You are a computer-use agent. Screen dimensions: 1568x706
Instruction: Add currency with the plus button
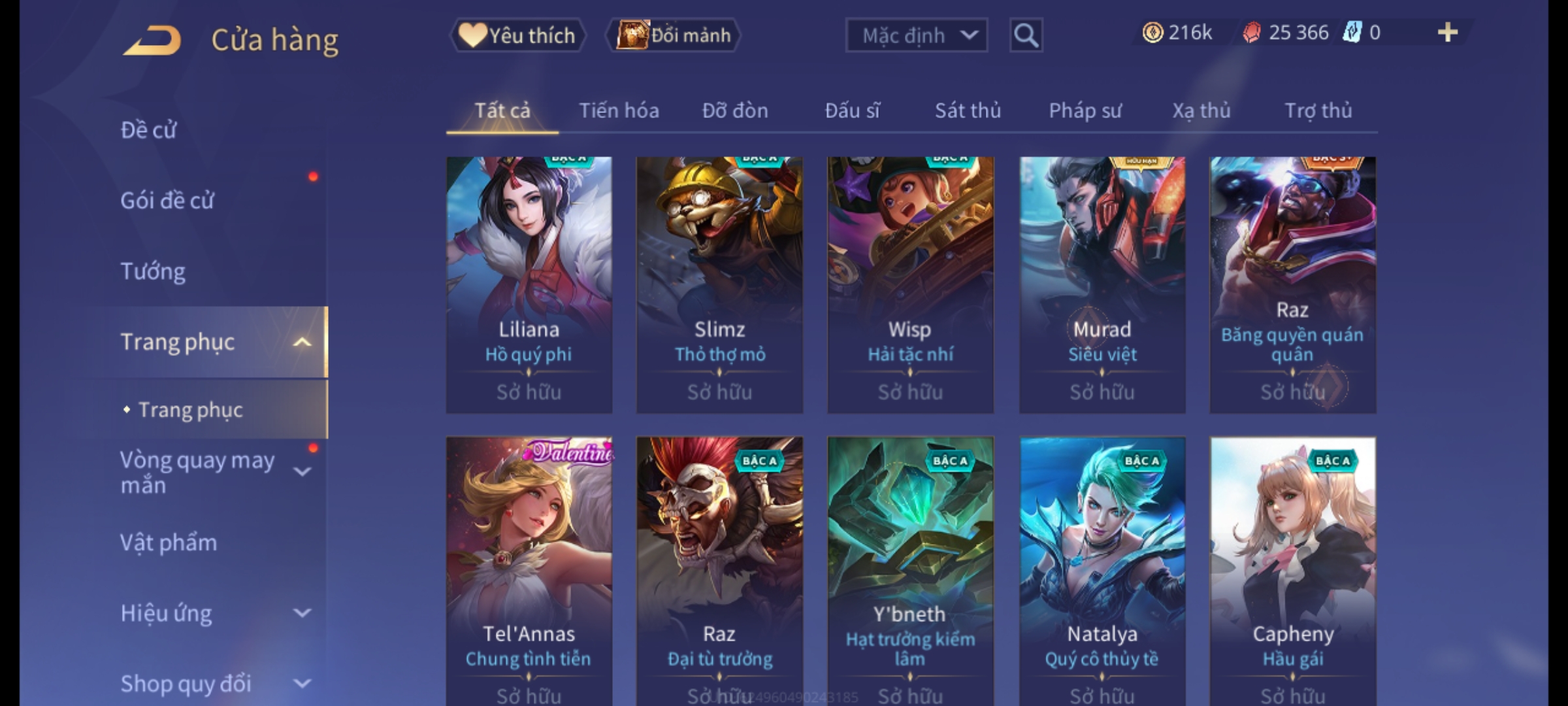tap(1447, 33)
